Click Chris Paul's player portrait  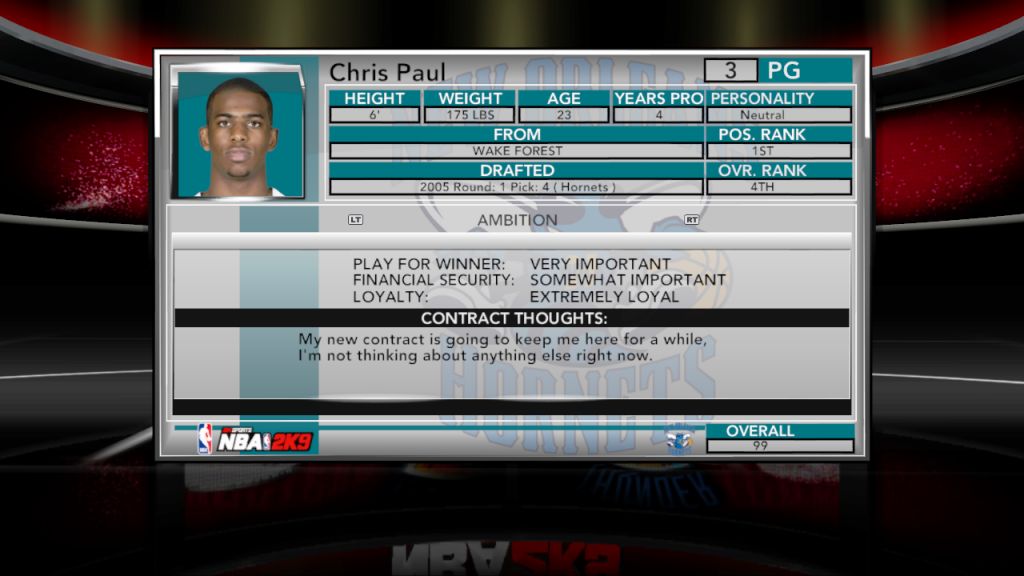239,133
